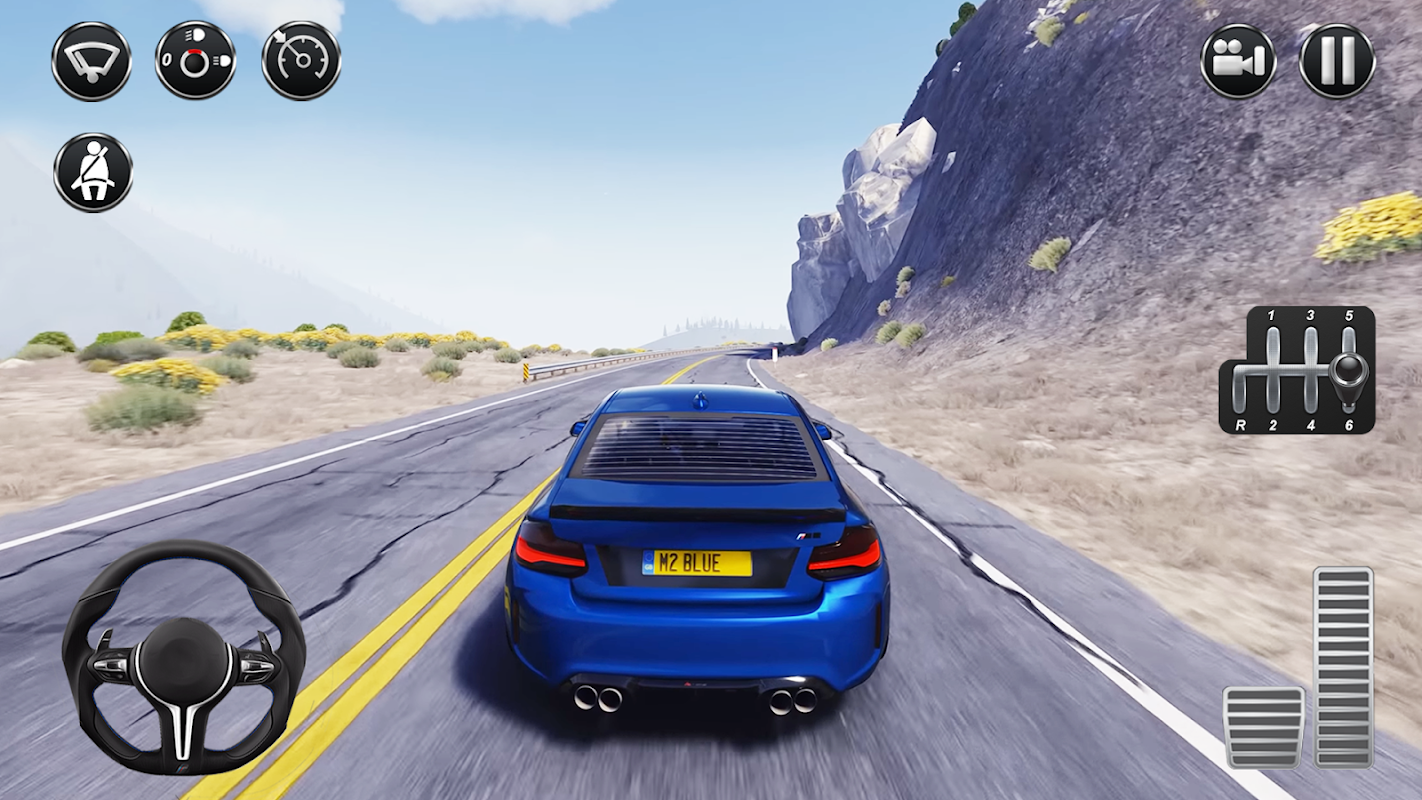This screenshot has height=800, width=1422.
Task: Tap the speedometer cruise control icon
Action: tap(301, 61)
